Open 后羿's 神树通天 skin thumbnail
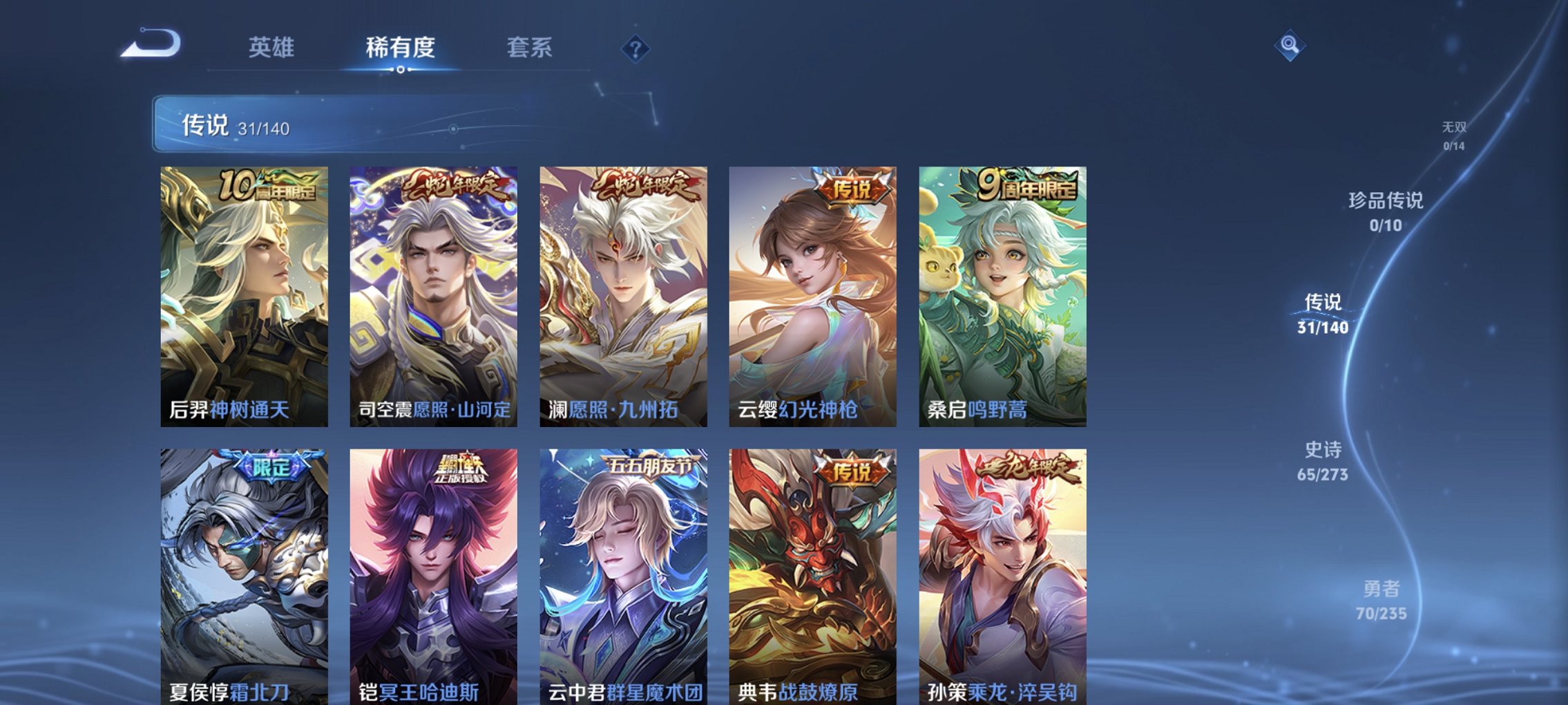This screenshot has width=1568, height=705. click(x=242, y=297)
